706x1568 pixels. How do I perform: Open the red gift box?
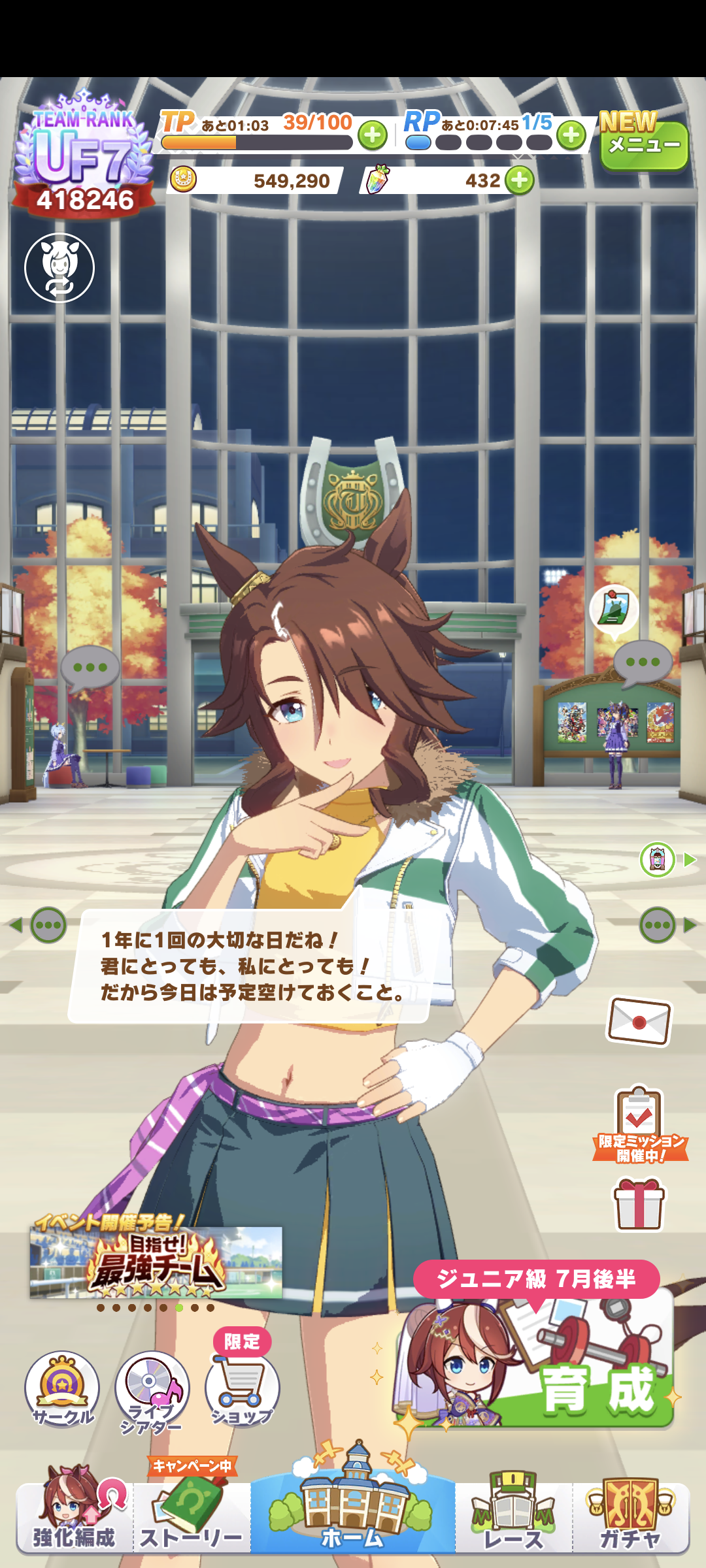click(639, 1203)
